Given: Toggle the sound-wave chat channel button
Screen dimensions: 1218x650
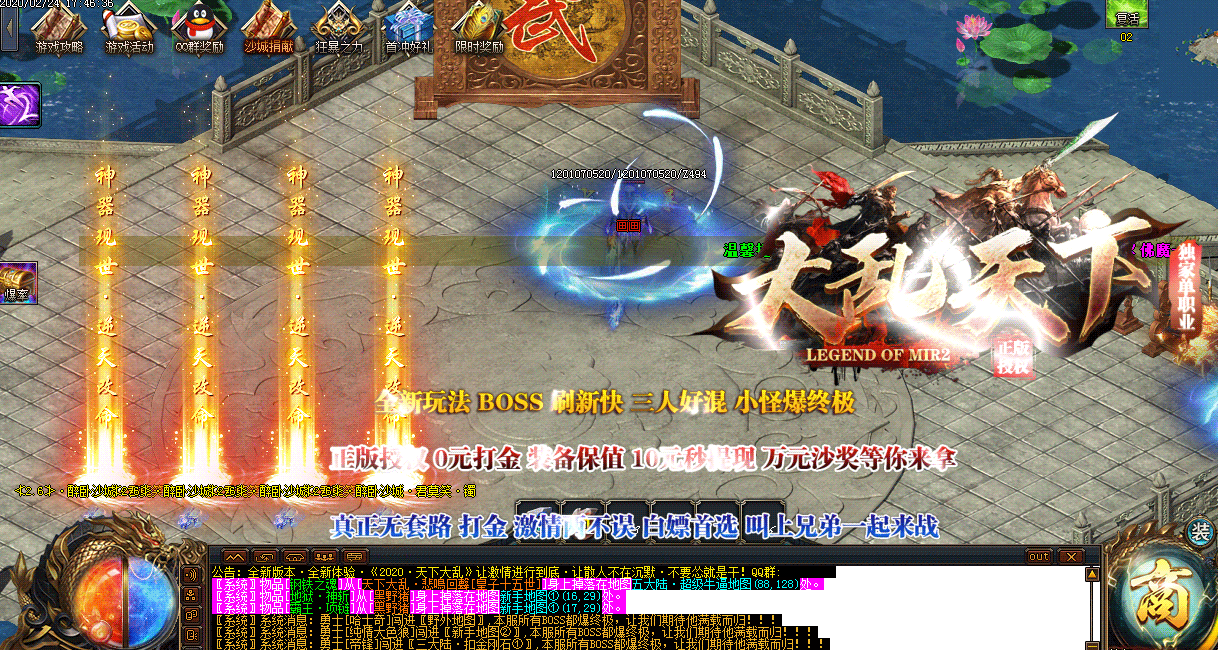Looking at the screenshot, I should click(x=190, y=574).
